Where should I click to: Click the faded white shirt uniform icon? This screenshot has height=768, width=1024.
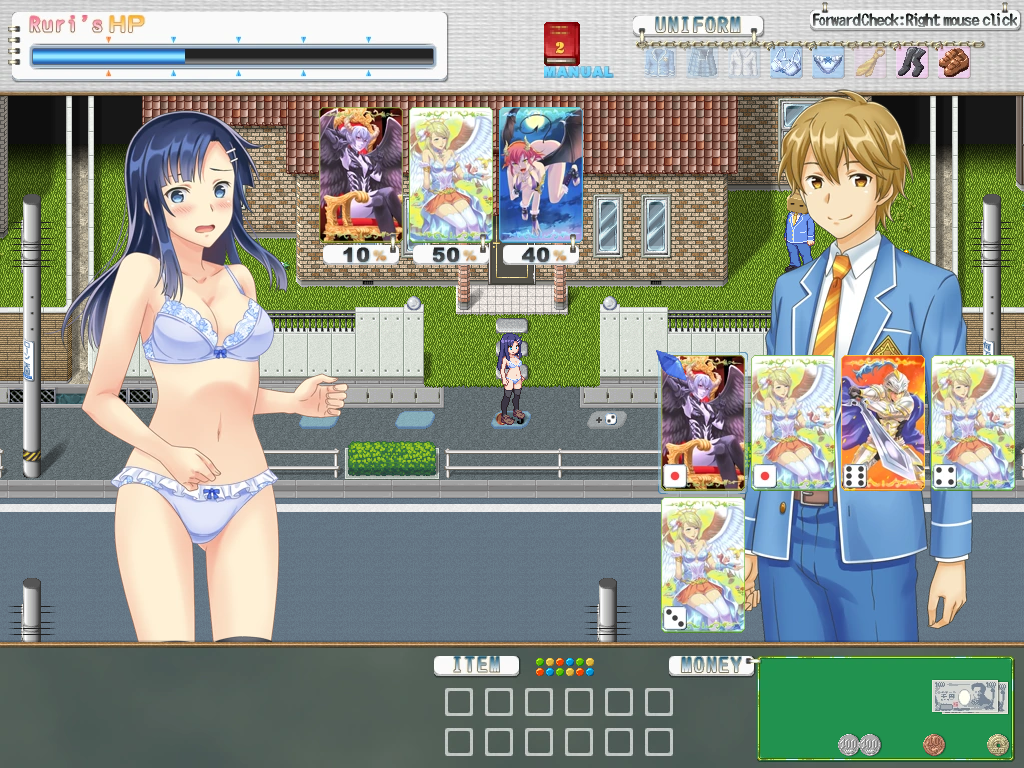[742, 63]
